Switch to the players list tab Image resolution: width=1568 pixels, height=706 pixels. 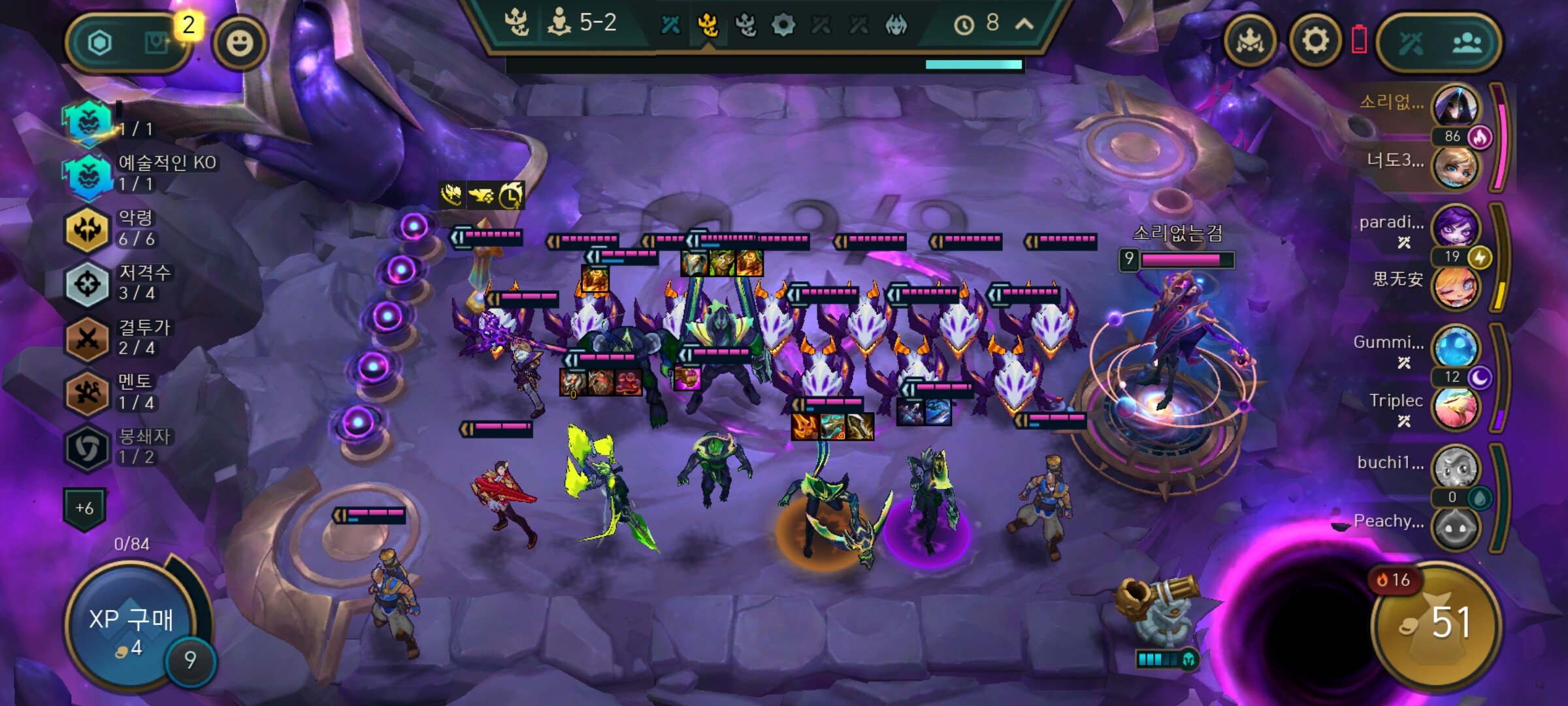pyautogui.click(x=1467, y=43)
